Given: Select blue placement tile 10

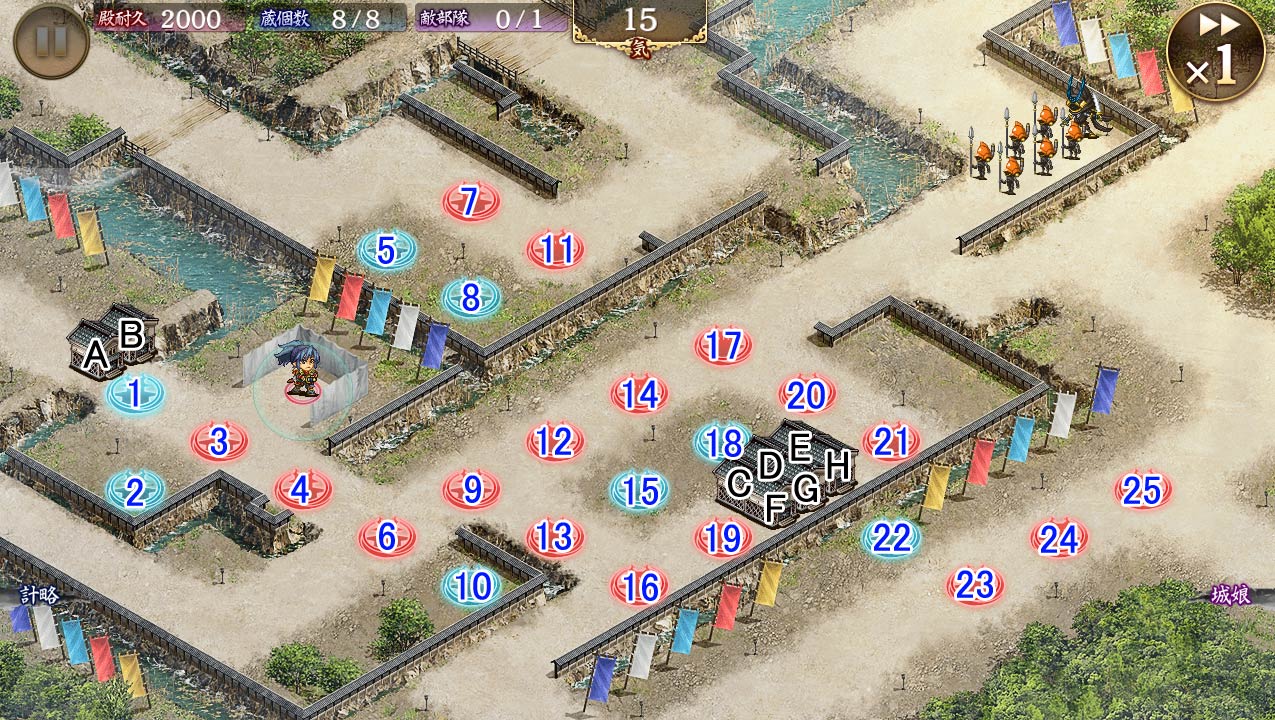Looking at the screenshot, I should point(471,586).
